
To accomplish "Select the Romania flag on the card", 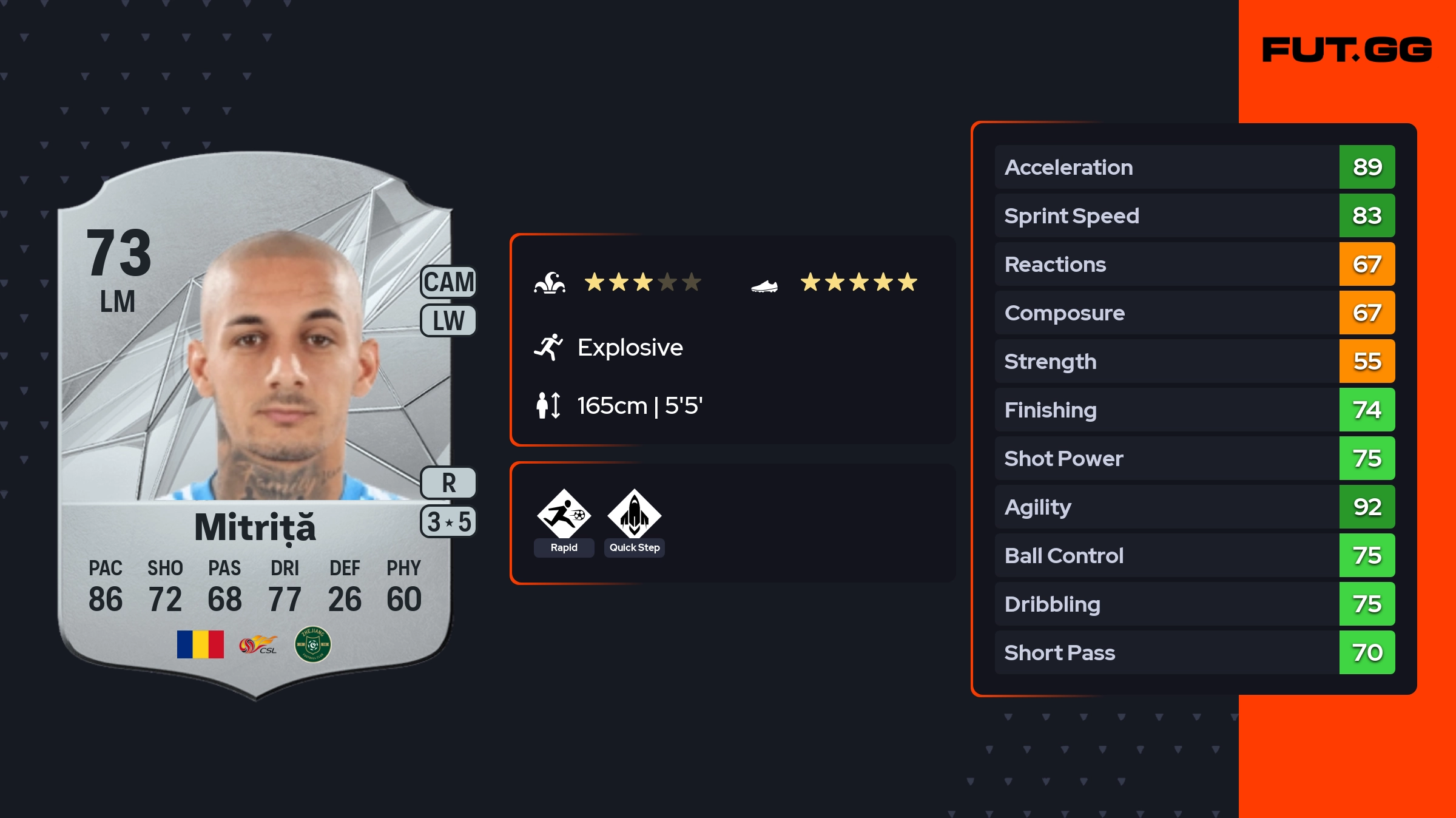I will coord(200,644).
